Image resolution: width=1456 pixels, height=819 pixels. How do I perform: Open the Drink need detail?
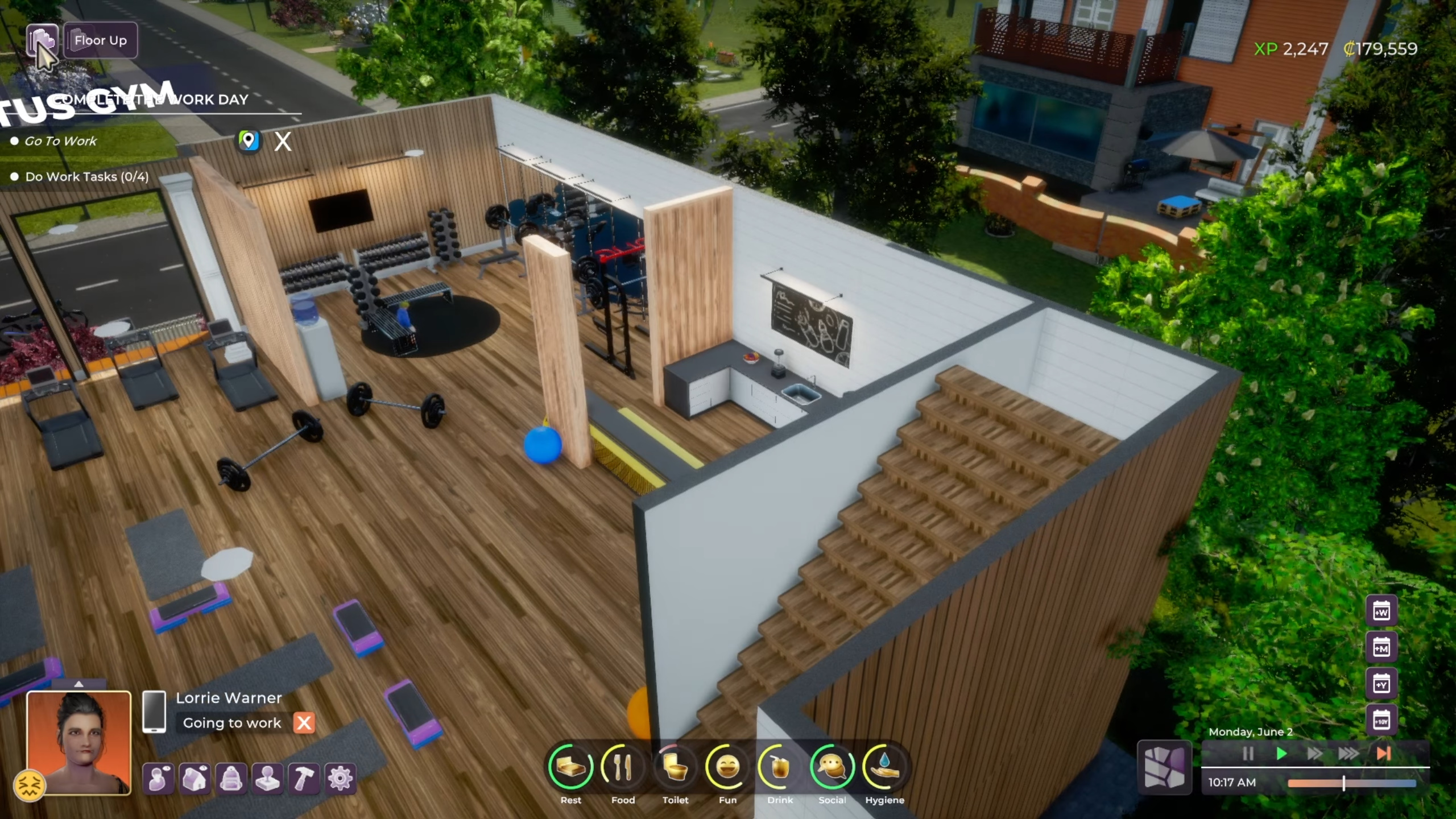click(780, 768)
